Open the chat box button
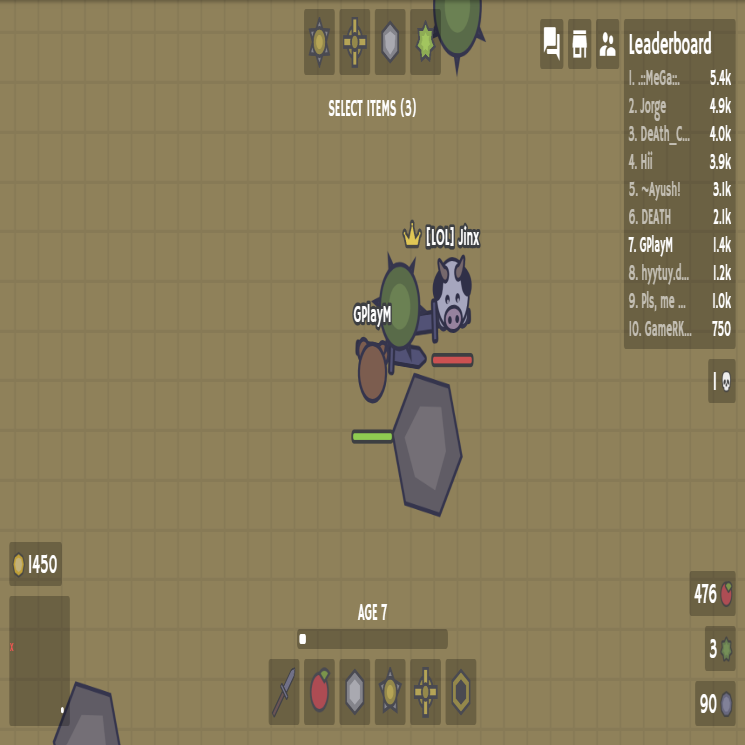Viewport: 745px width, 745px height. click(x=552, y=44)
